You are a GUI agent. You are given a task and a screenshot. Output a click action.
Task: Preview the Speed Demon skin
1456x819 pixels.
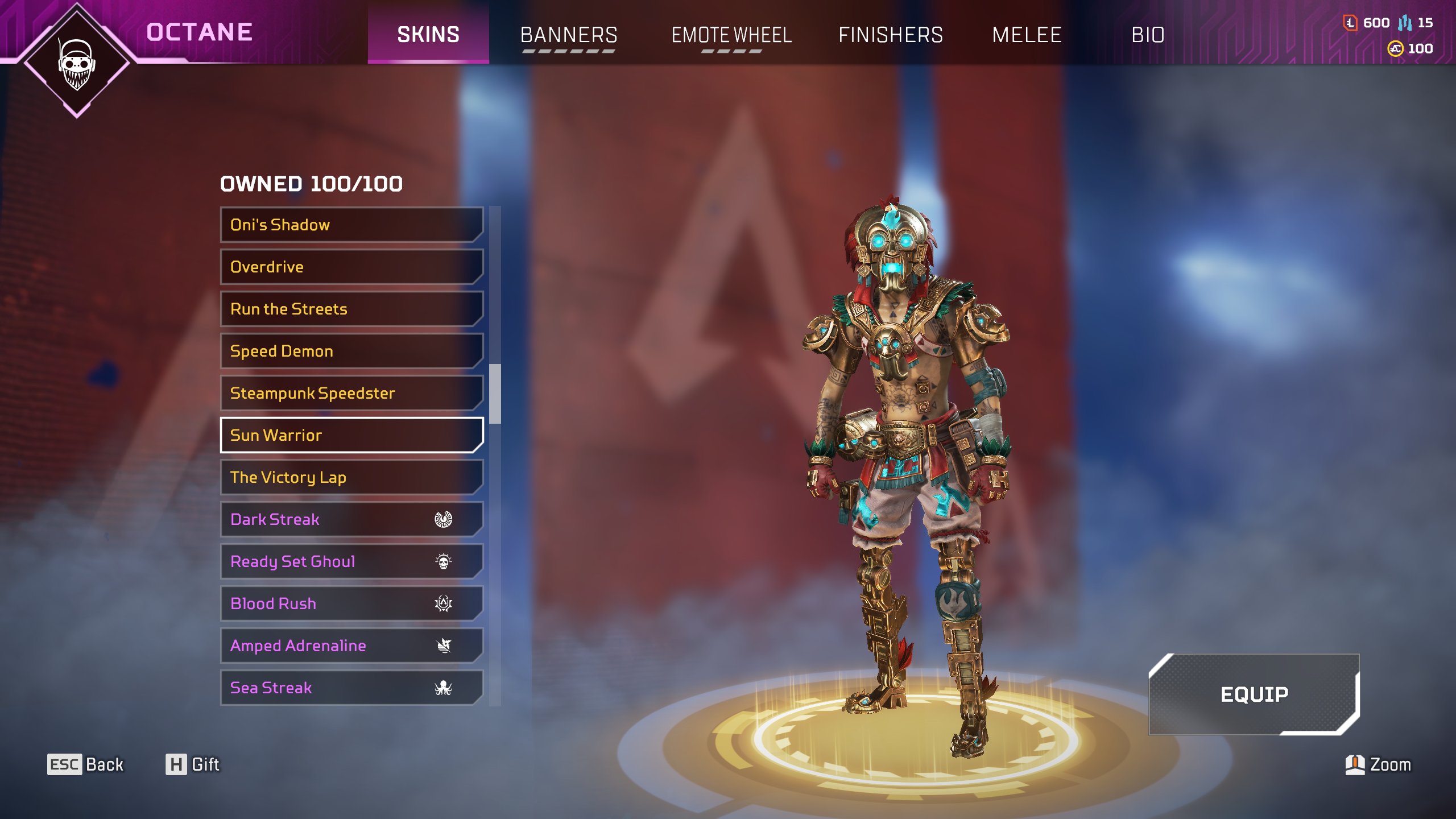pos(351,351)
